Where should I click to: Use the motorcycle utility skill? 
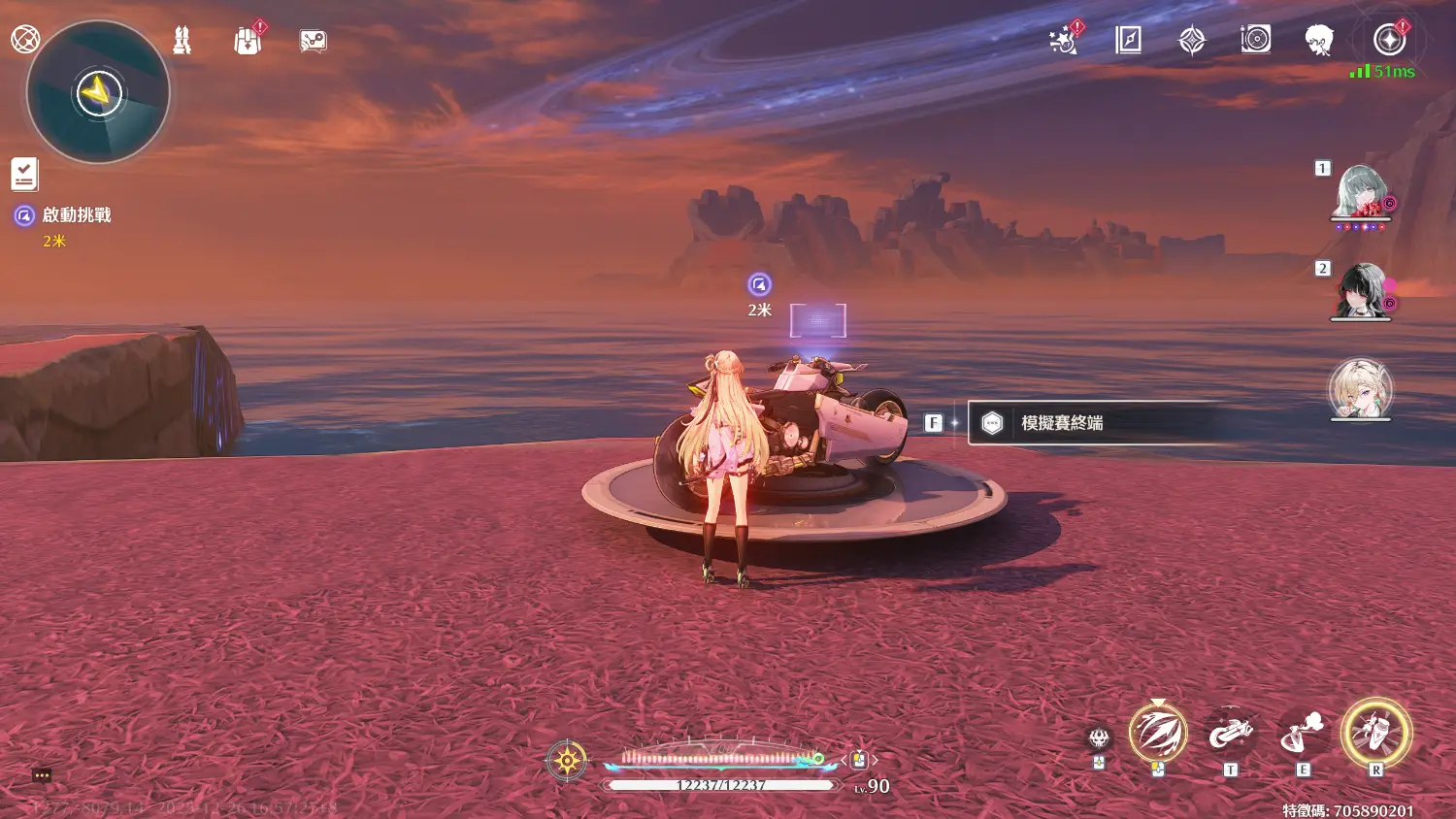(1230, 734)
